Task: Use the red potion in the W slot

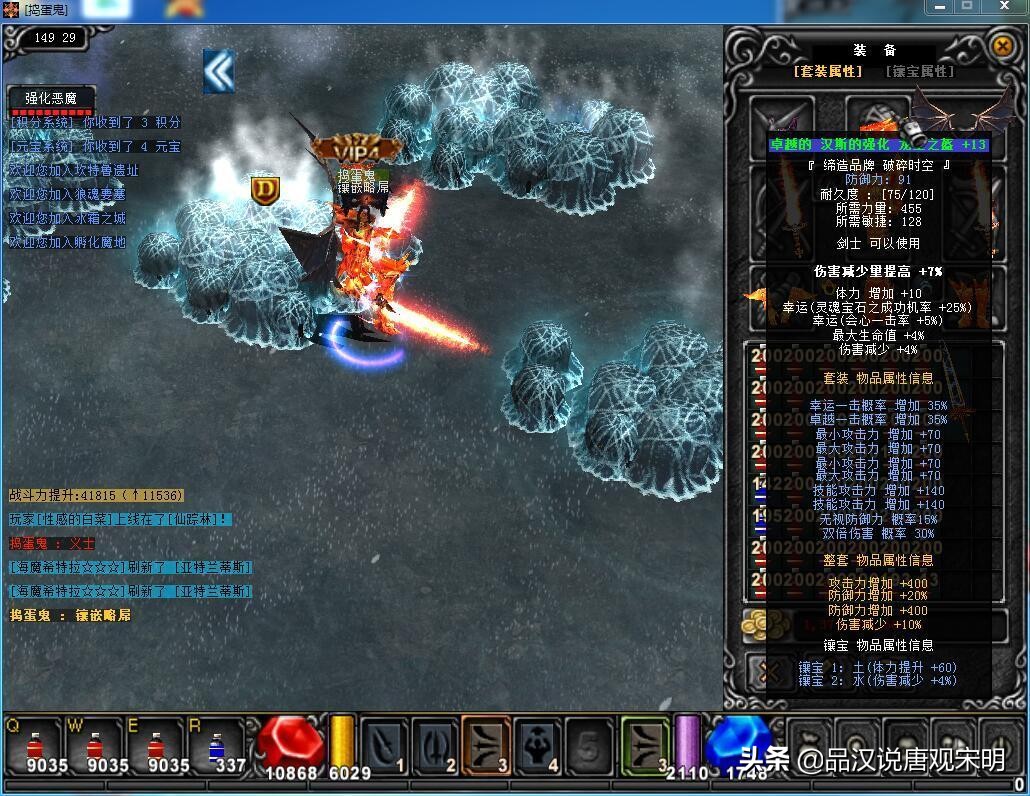Action: (96, 745)
